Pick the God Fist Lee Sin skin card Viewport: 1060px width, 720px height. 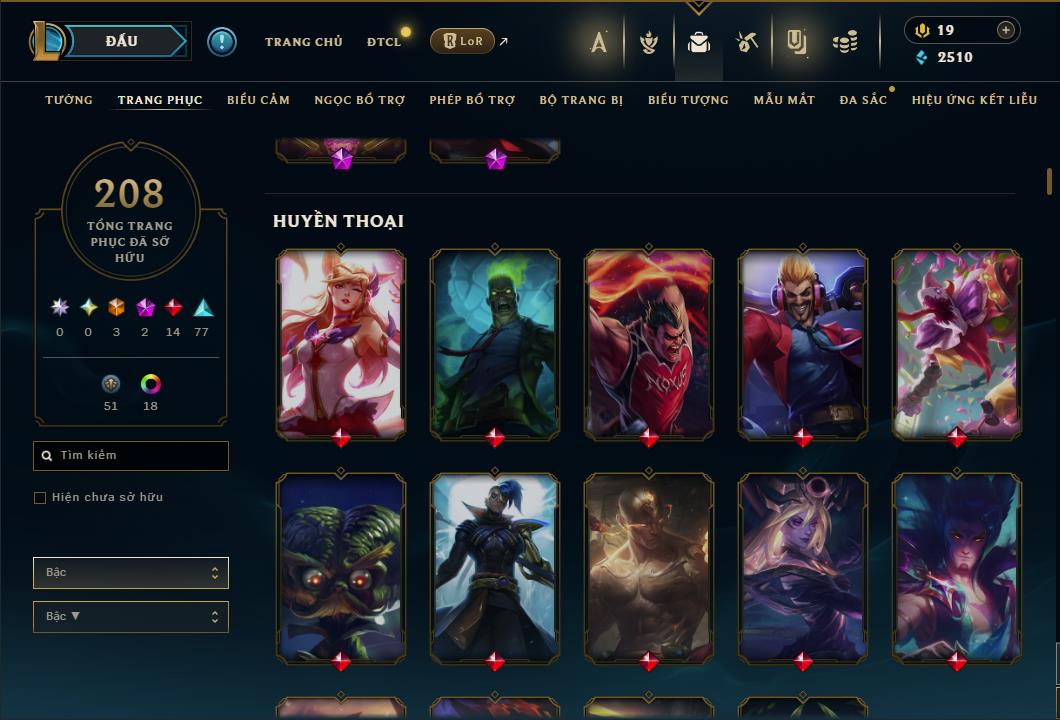(x=649, y=567)
